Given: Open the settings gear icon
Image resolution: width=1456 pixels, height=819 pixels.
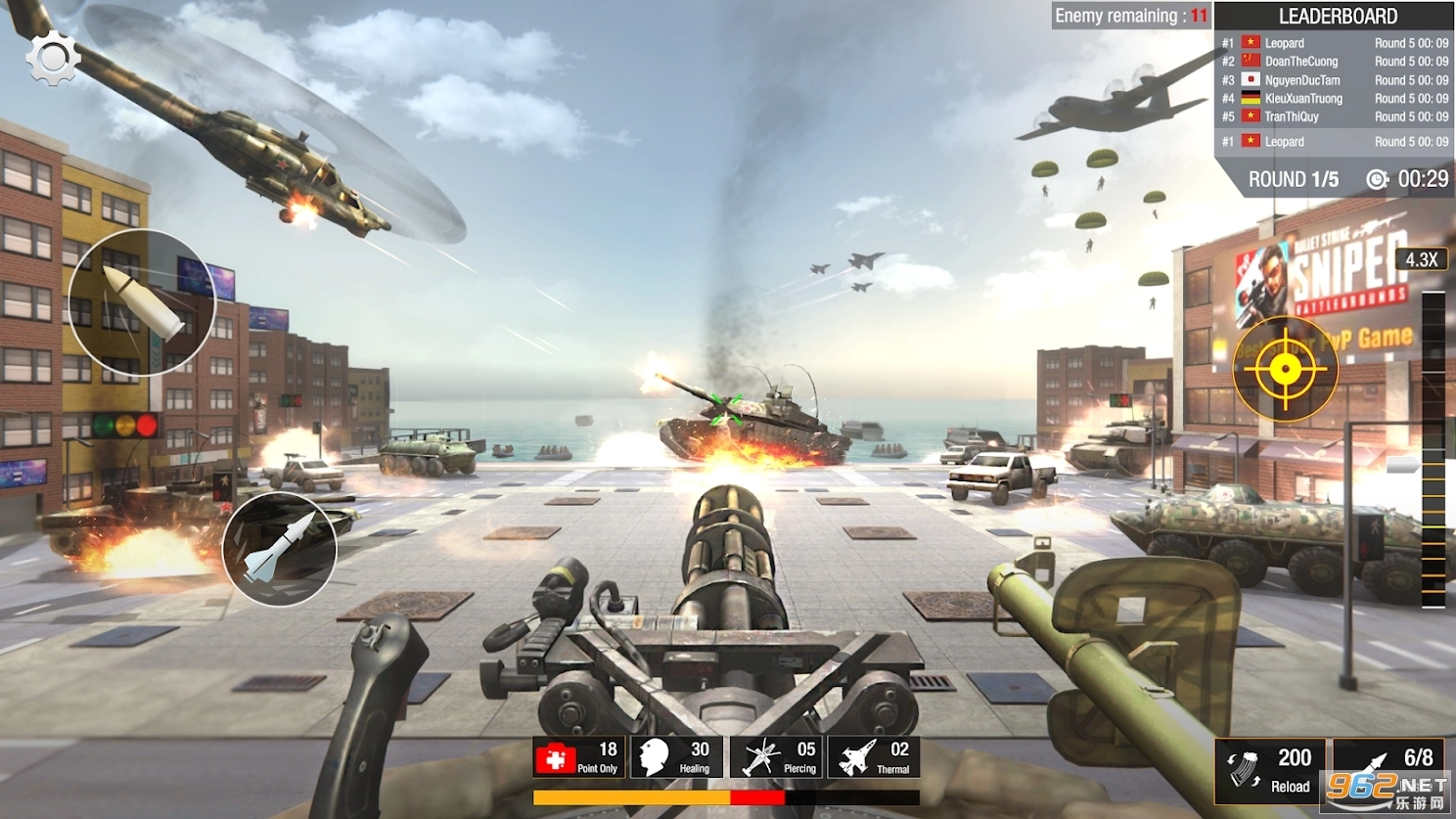Looking at the screenshot, I should coord(52,59).
